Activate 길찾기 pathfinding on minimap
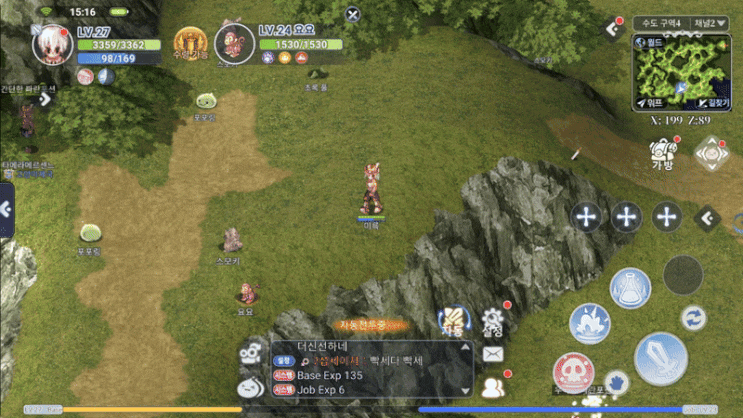Image resolution: width=743 pixels, height=418 pixels. tap(714, 103)
